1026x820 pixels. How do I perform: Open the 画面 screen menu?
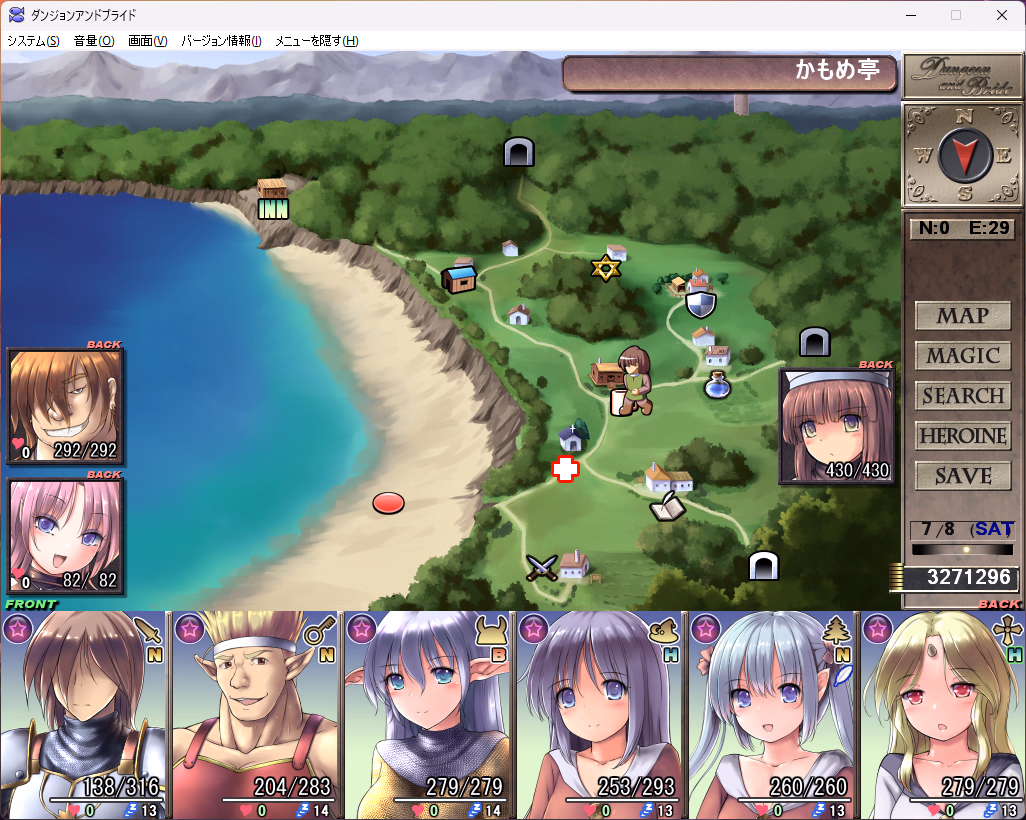click(x=147, y=41)
